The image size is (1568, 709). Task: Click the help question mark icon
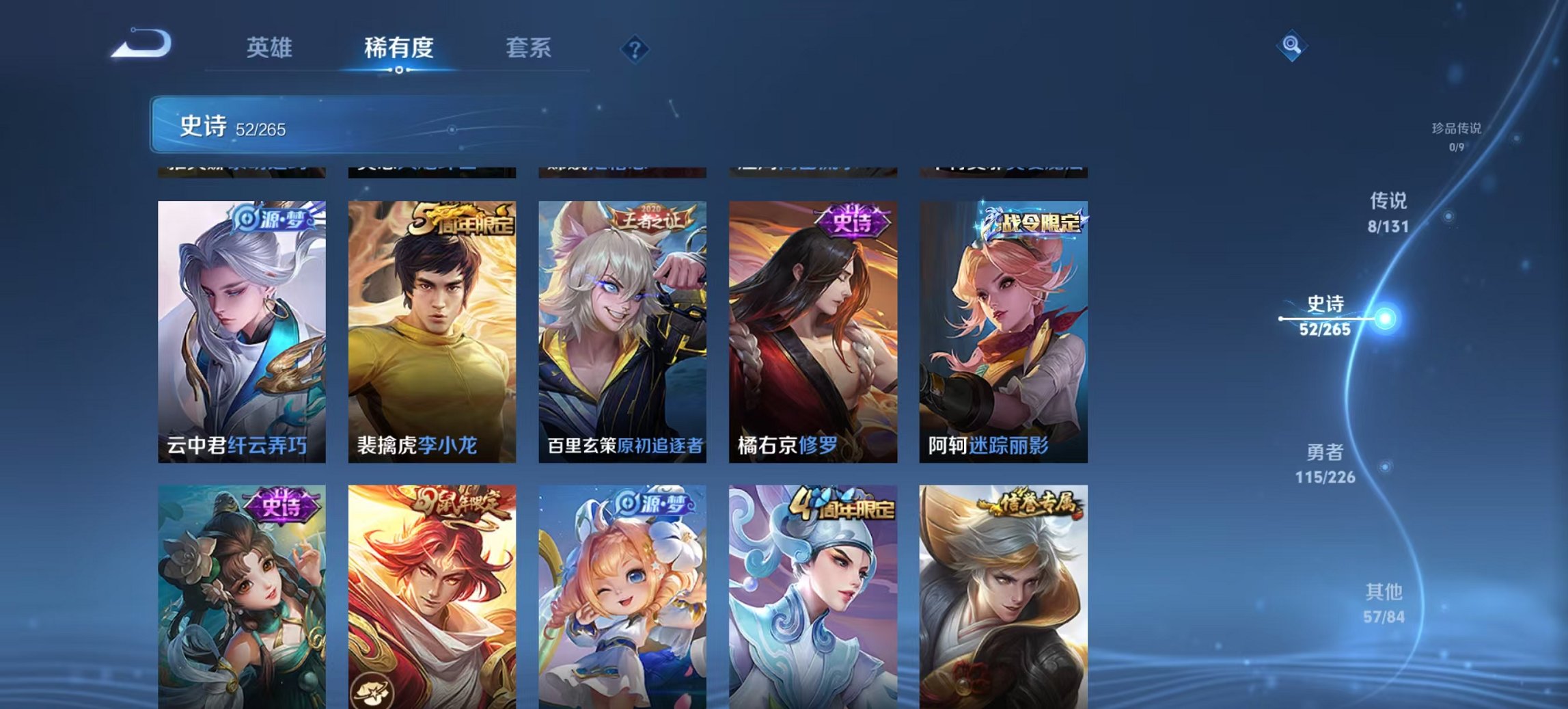pyautogui.click(x=634, y=48)
